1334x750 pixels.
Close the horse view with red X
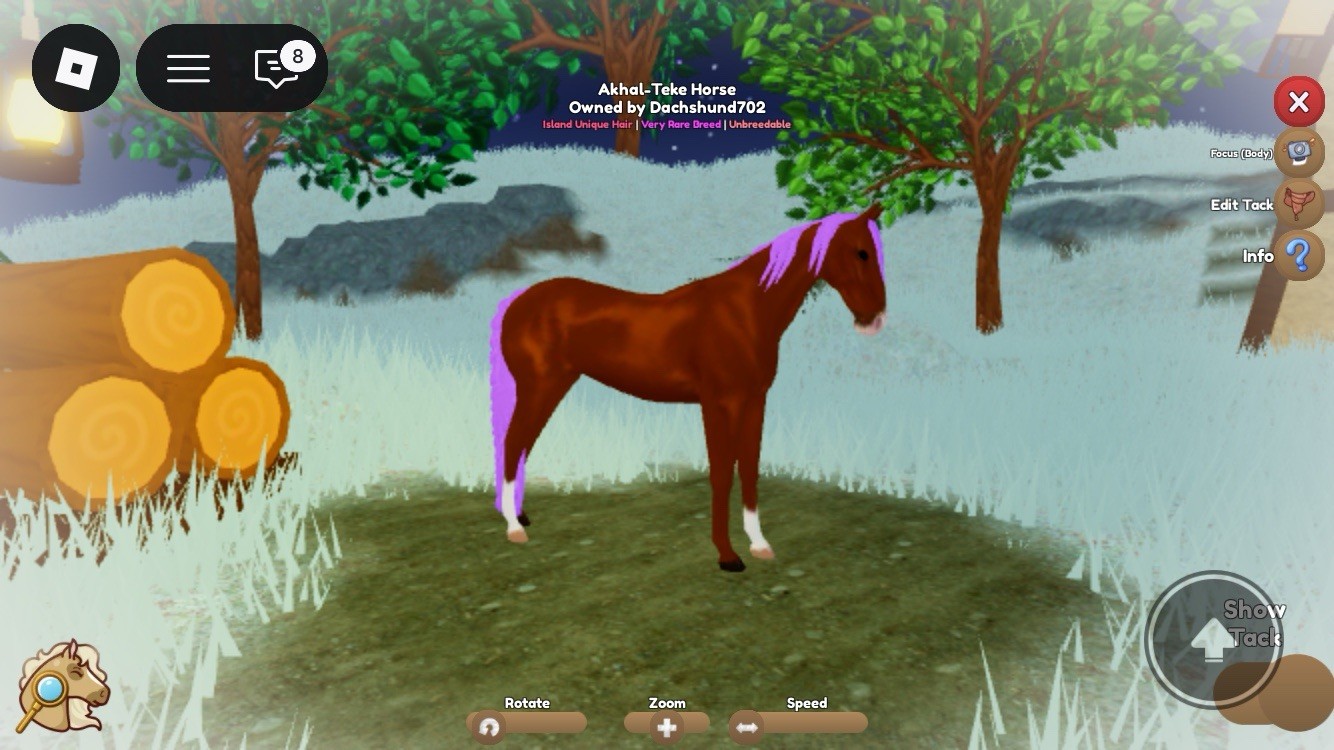point(1299,102)
